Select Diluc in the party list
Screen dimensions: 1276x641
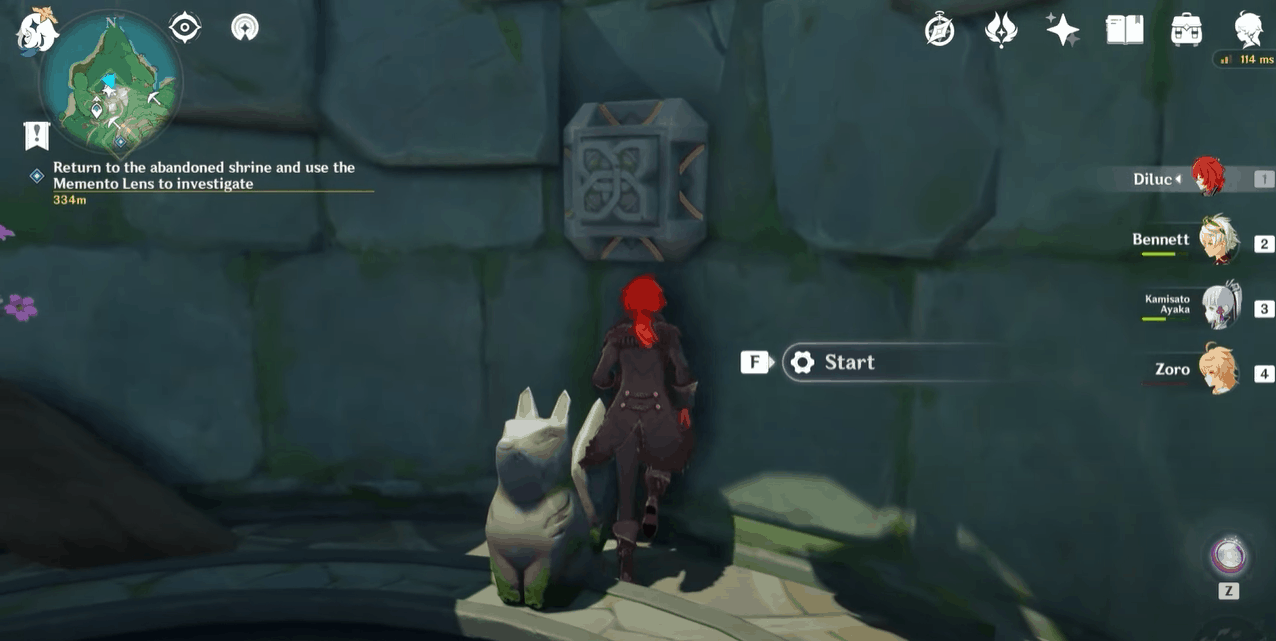coord(1206,179)
